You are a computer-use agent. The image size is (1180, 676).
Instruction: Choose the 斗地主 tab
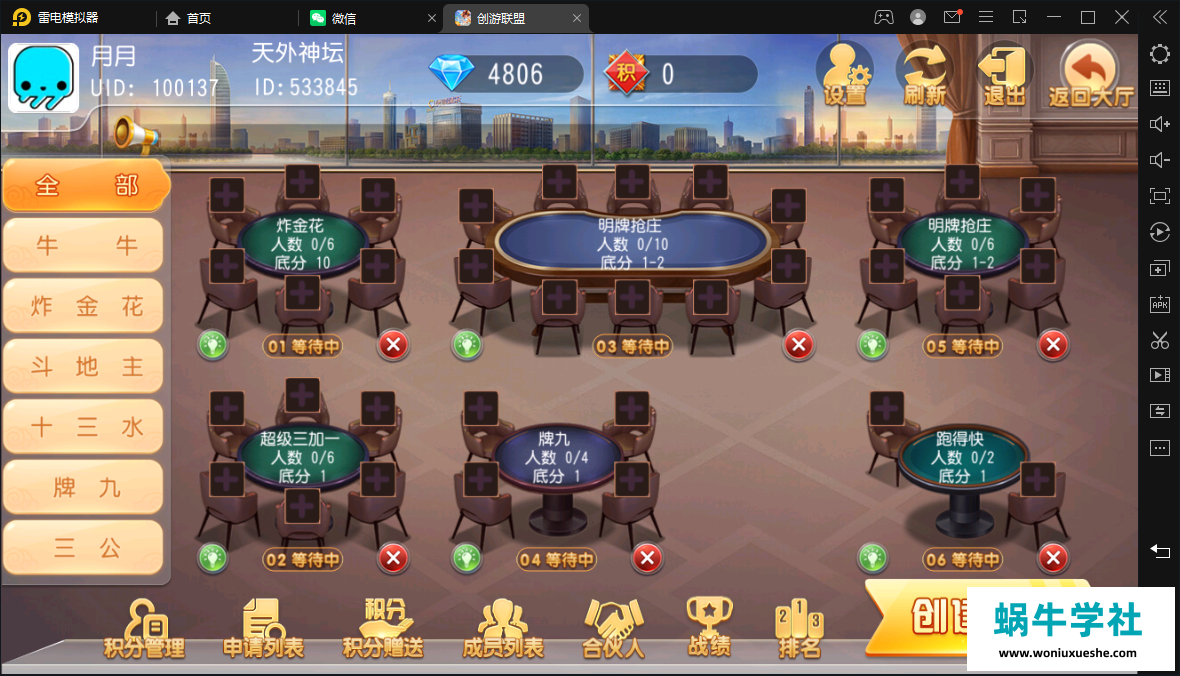(x=85, y=366)
